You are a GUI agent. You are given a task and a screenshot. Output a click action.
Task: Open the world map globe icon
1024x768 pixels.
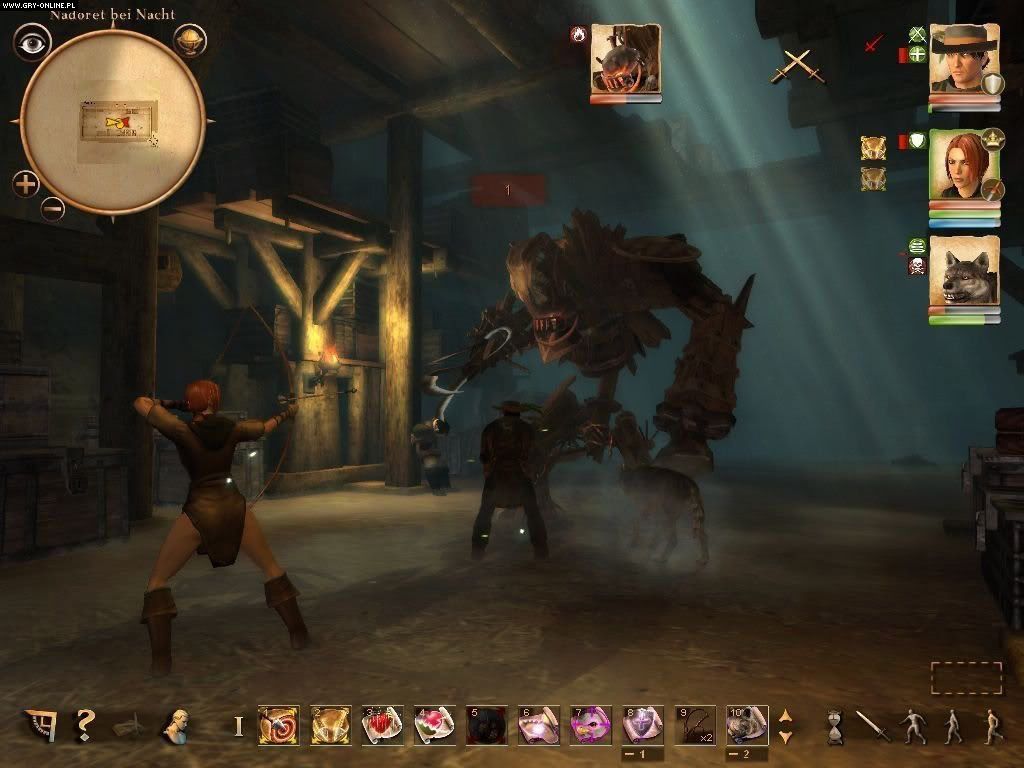coord(190,41)
